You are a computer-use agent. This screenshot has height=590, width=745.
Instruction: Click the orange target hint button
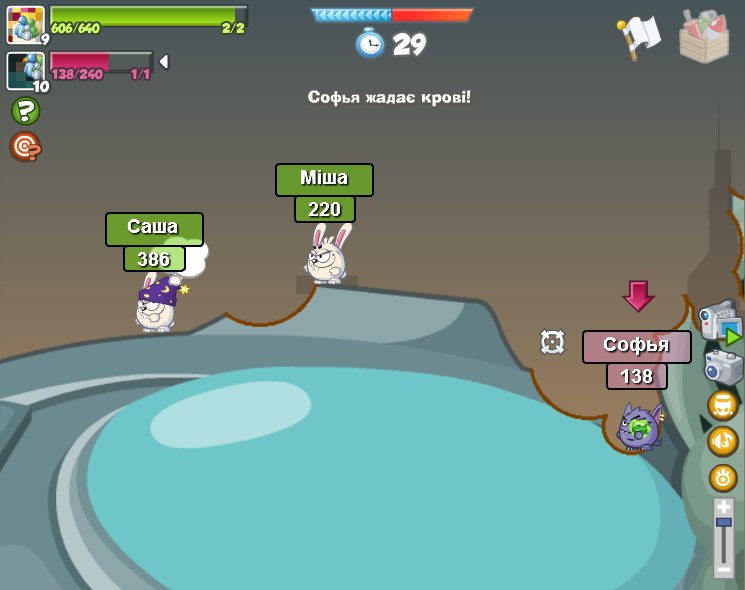(25, 147)
